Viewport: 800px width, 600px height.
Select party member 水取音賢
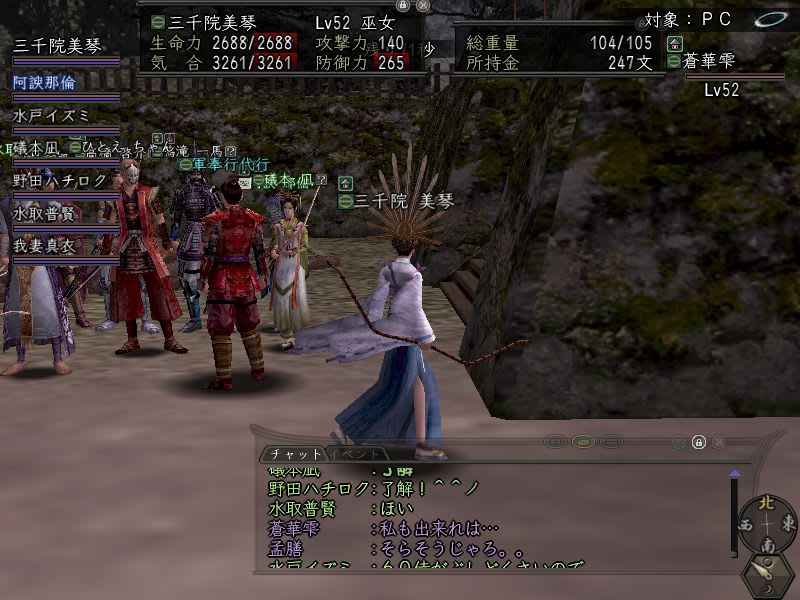coord(45,213)
